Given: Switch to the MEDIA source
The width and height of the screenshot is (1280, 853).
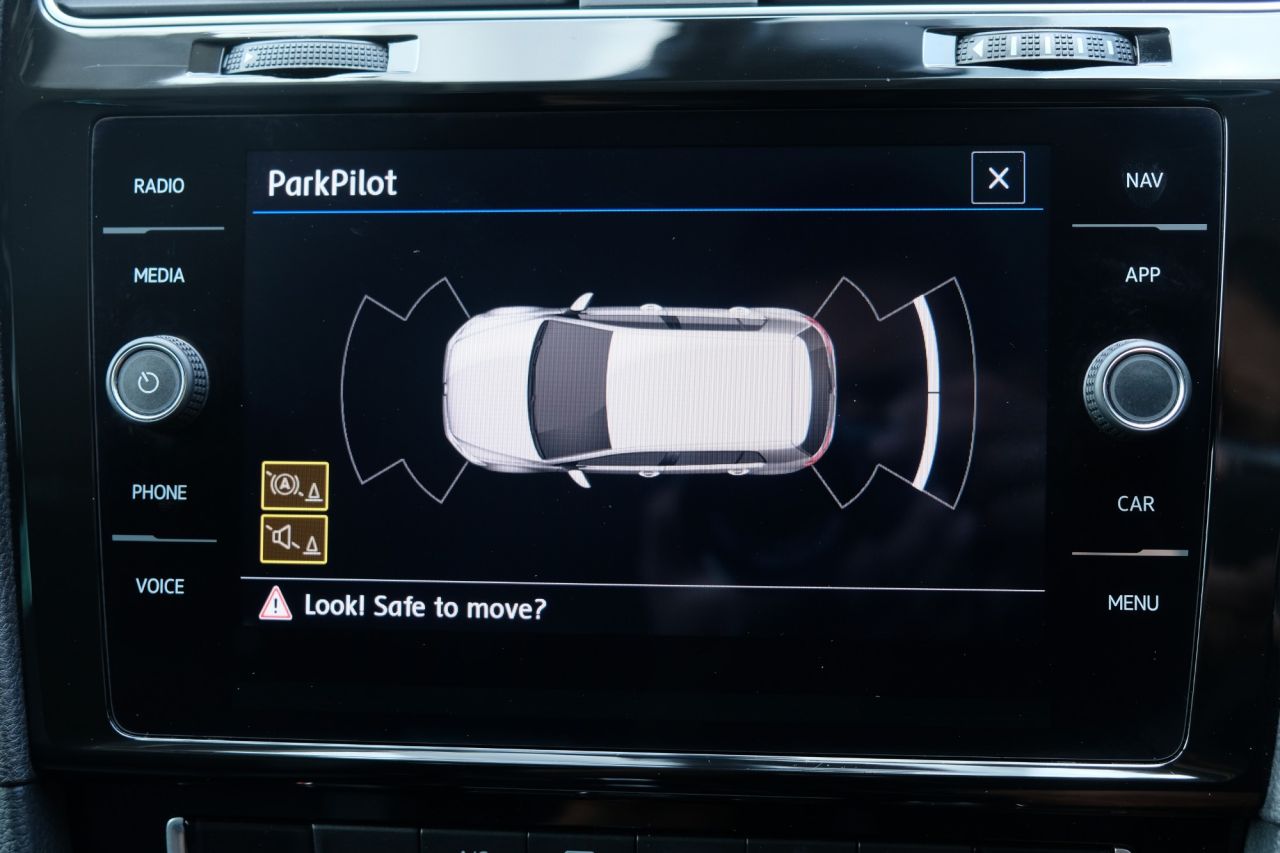Looking at the screenshot, I should click(159, 275).
